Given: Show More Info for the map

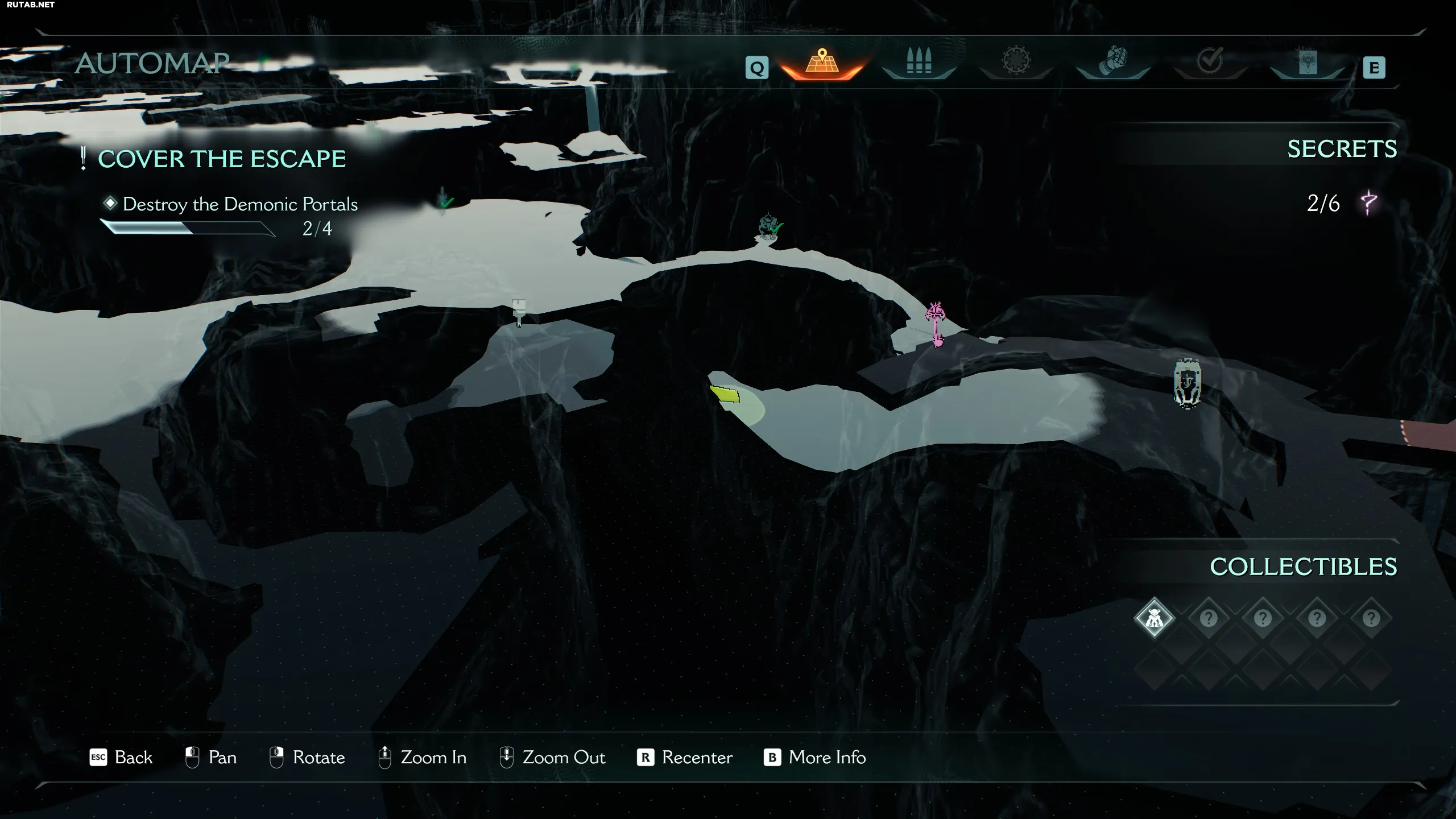Looking at the screenshot, I should point(814,758).
